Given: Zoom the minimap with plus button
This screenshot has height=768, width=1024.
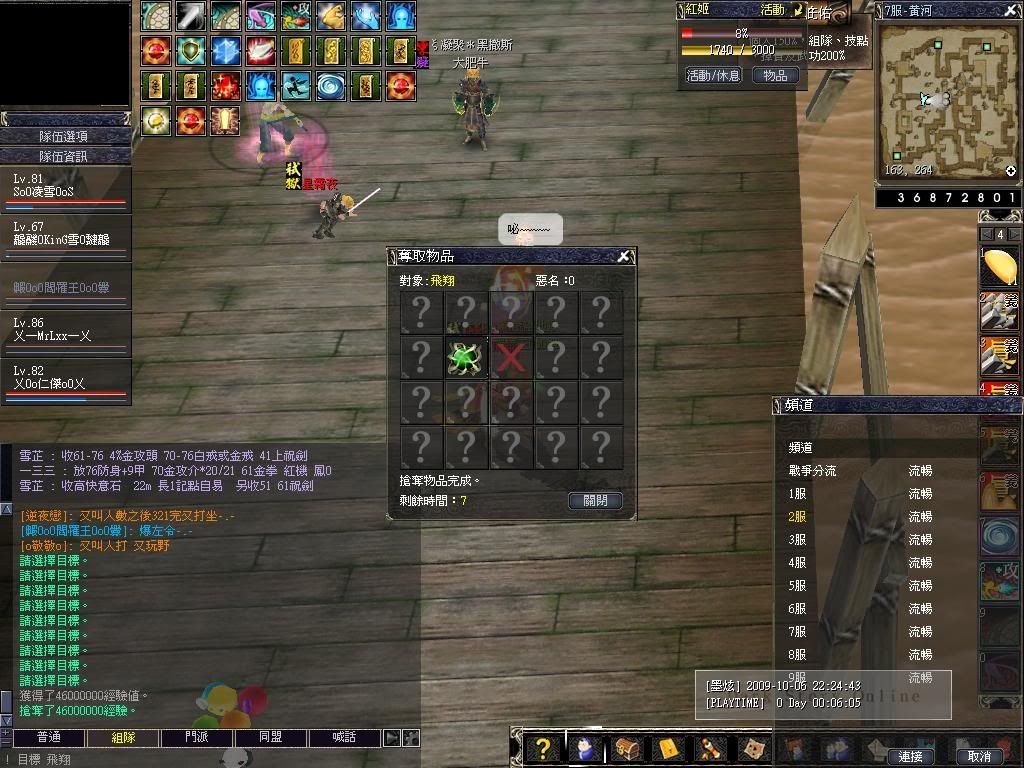Looking at the screenshot, I should [x=1011, y=171].
